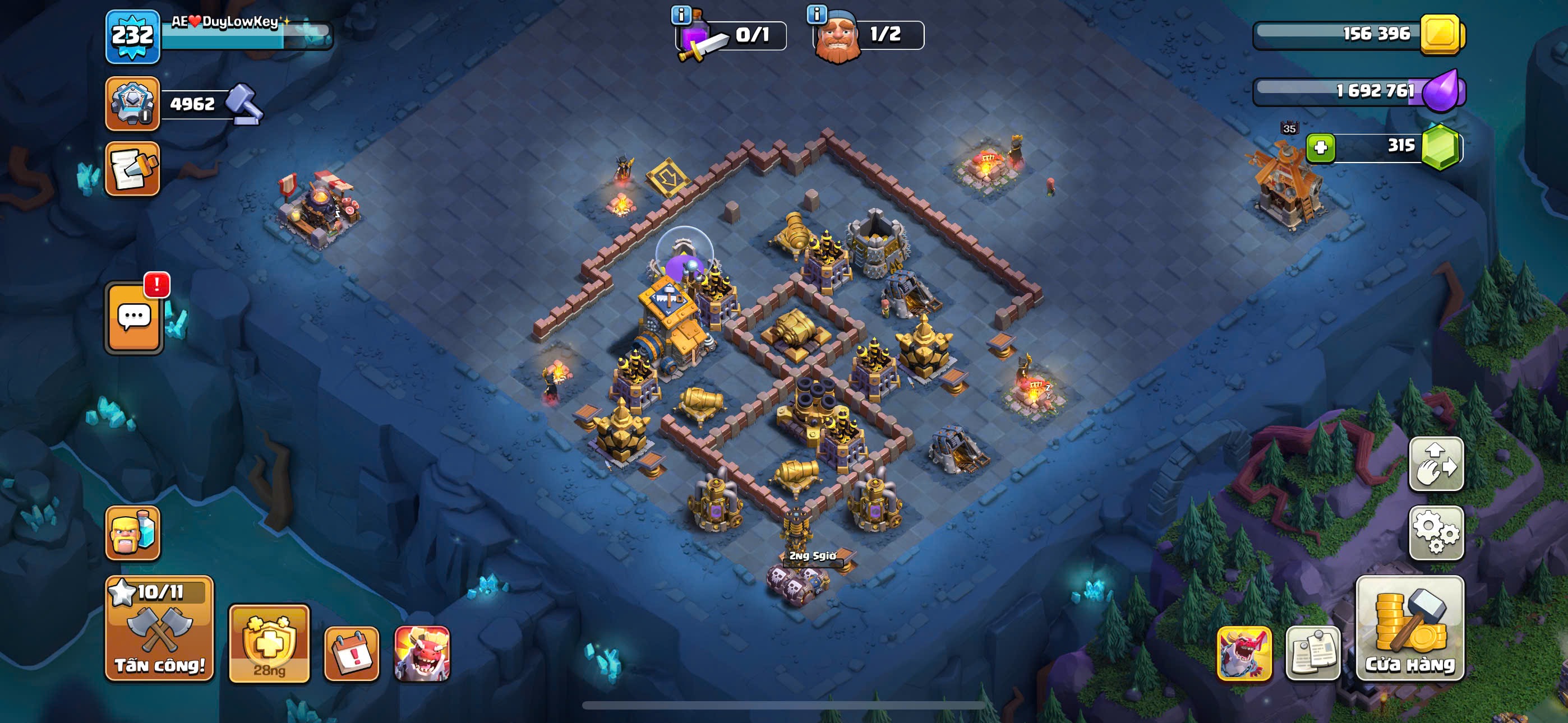Screen dimensions: 1568x723
Task: Open the paper notes list button
Action: [x=1313, y=654]
